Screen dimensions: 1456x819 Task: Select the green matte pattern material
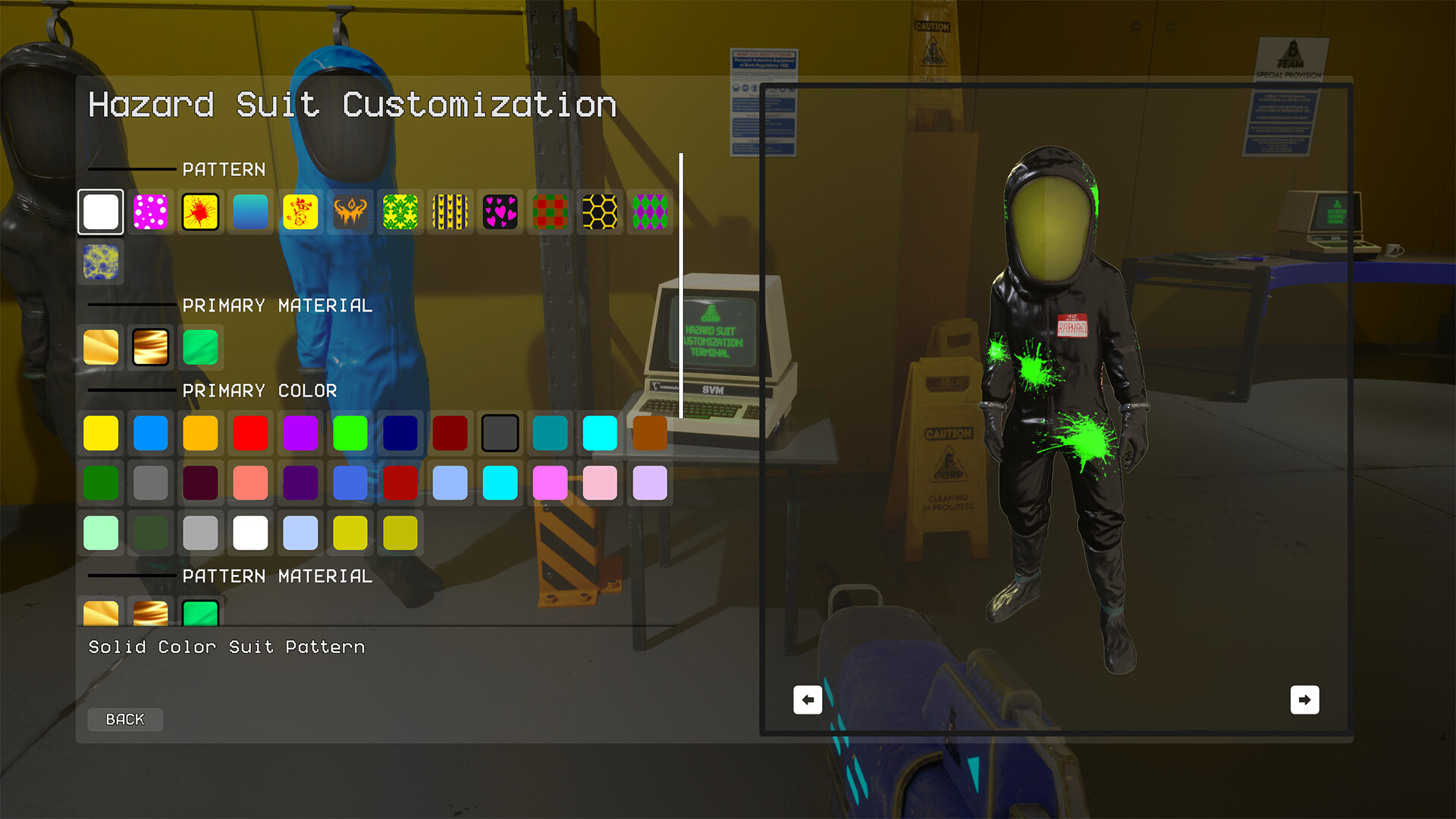tap(200, 614)
